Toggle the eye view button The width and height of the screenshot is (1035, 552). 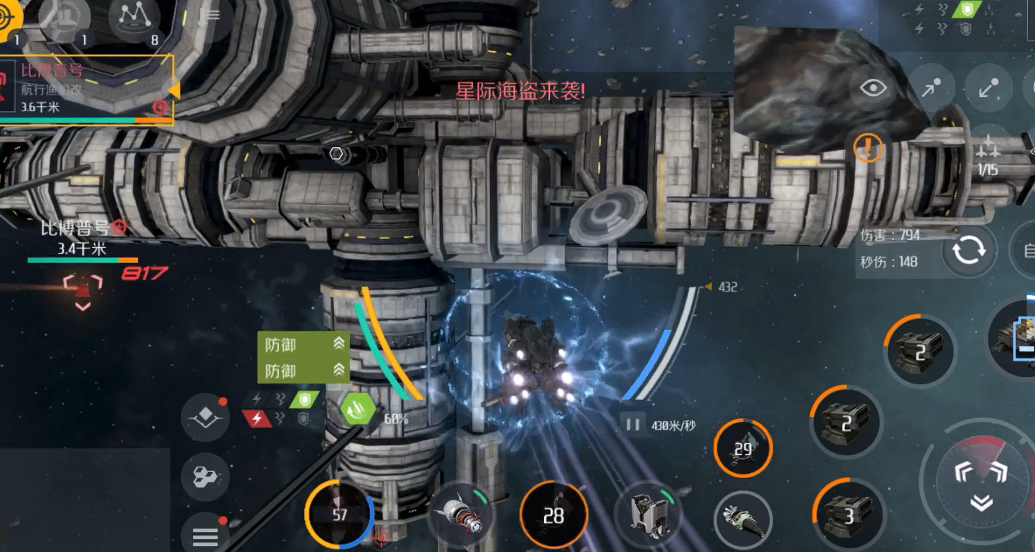pyautogui.click(x=874, y=88)
